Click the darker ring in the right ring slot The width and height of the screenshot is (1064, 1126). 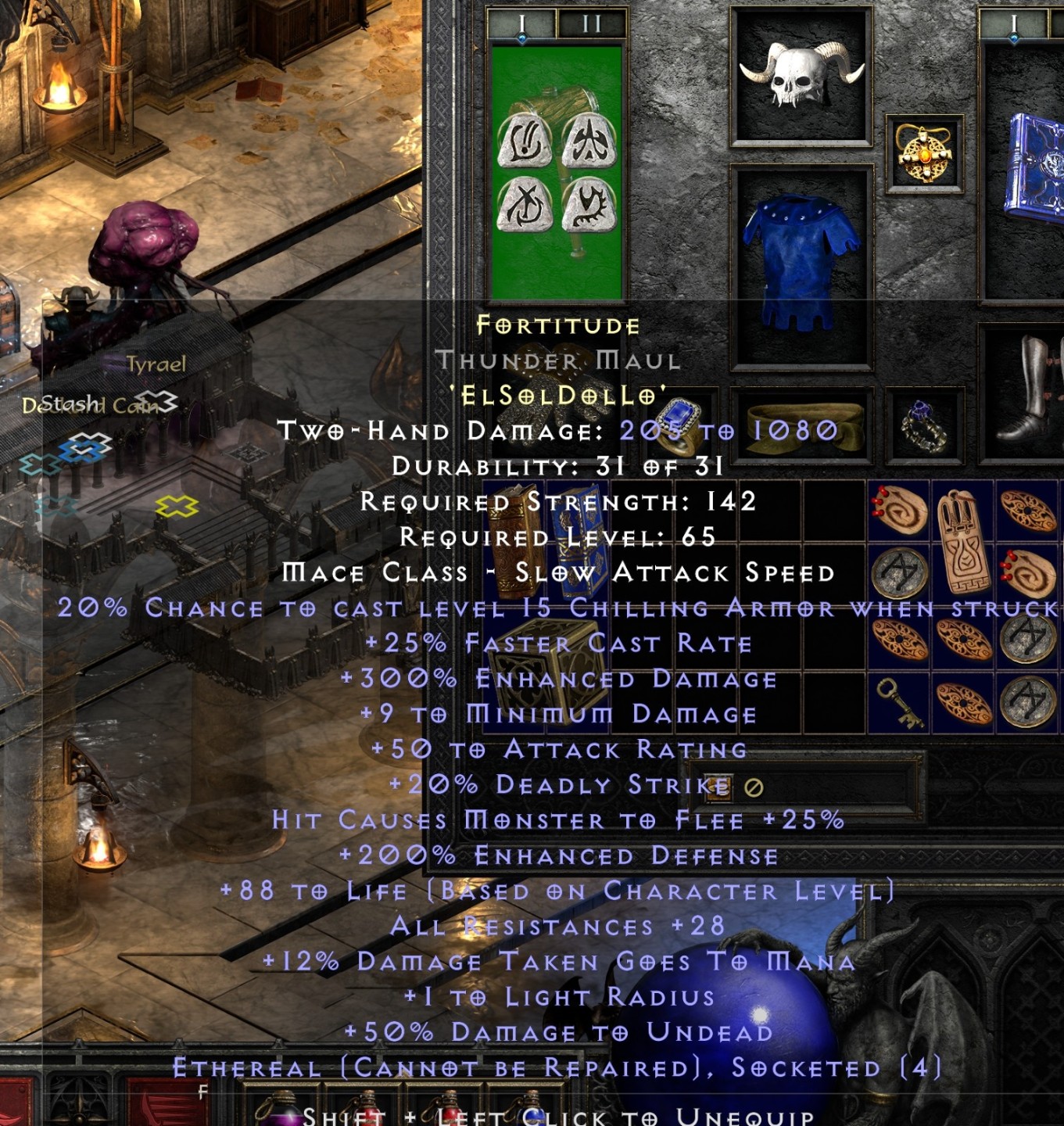924,426
